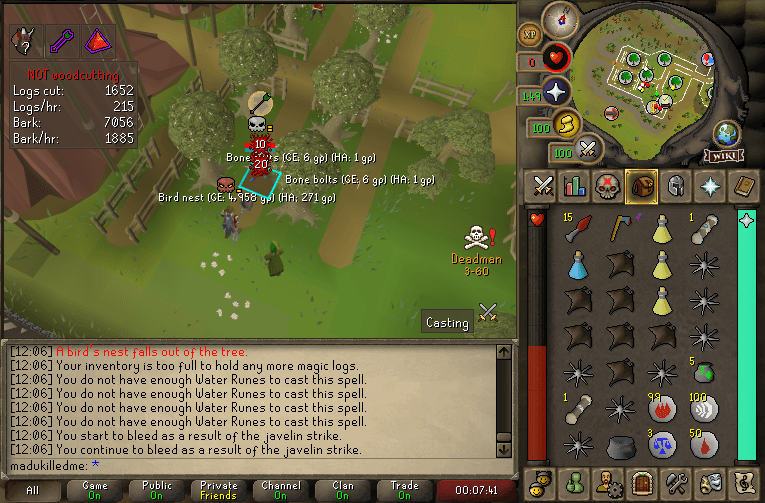Viewport: 765px width, 503px height.
Task: Open the logout door tab
Action: click(642, 482)
